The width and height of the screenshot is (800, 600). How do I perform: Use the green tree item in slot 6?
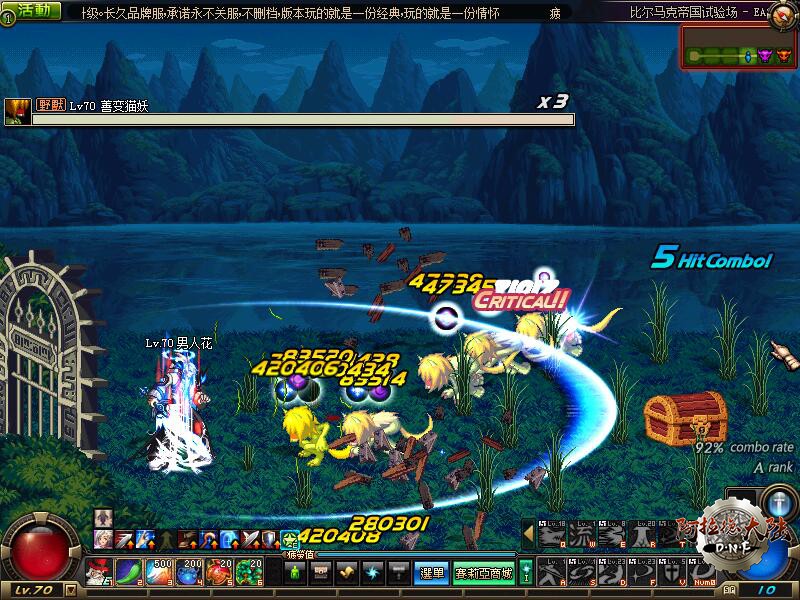(249, 573)
